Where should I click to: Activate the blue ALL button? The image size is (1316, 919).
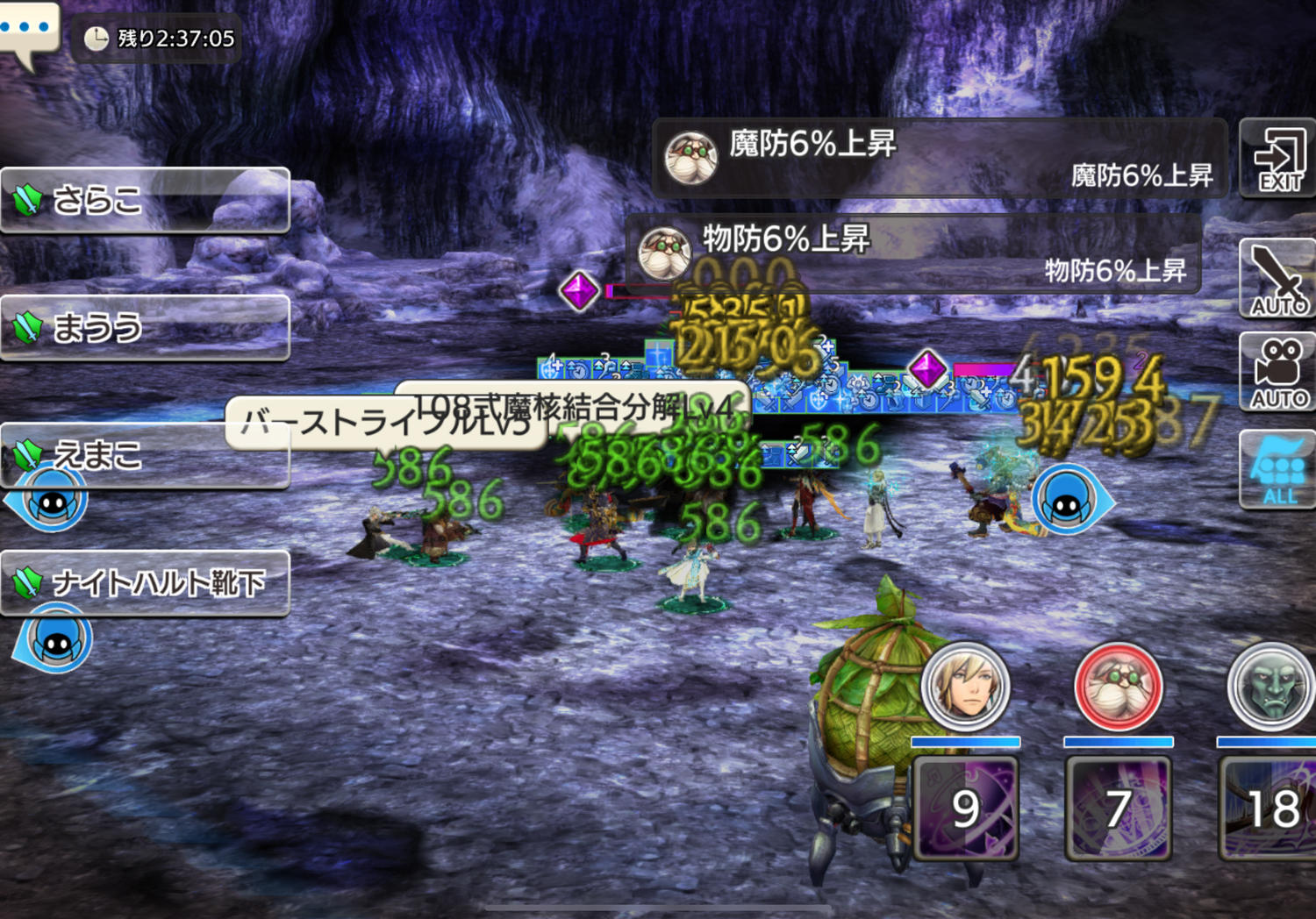(1278, 470)
